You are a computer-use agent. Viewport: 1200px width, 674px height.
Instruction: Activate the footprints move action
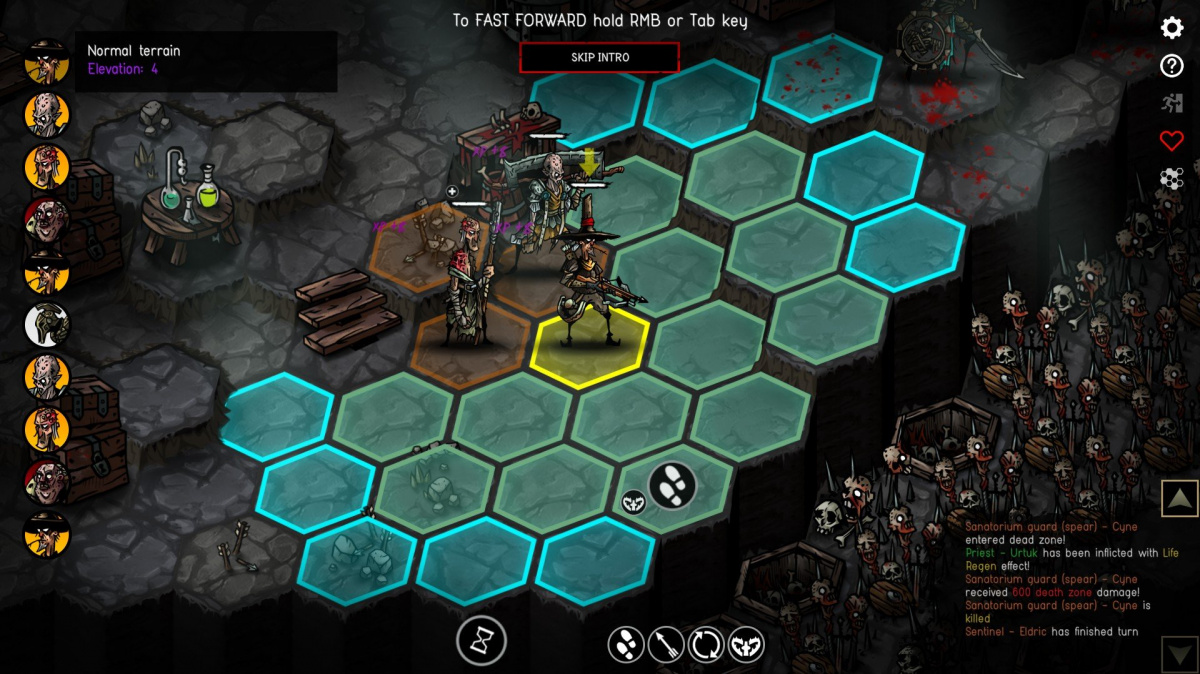coord(627,645)
